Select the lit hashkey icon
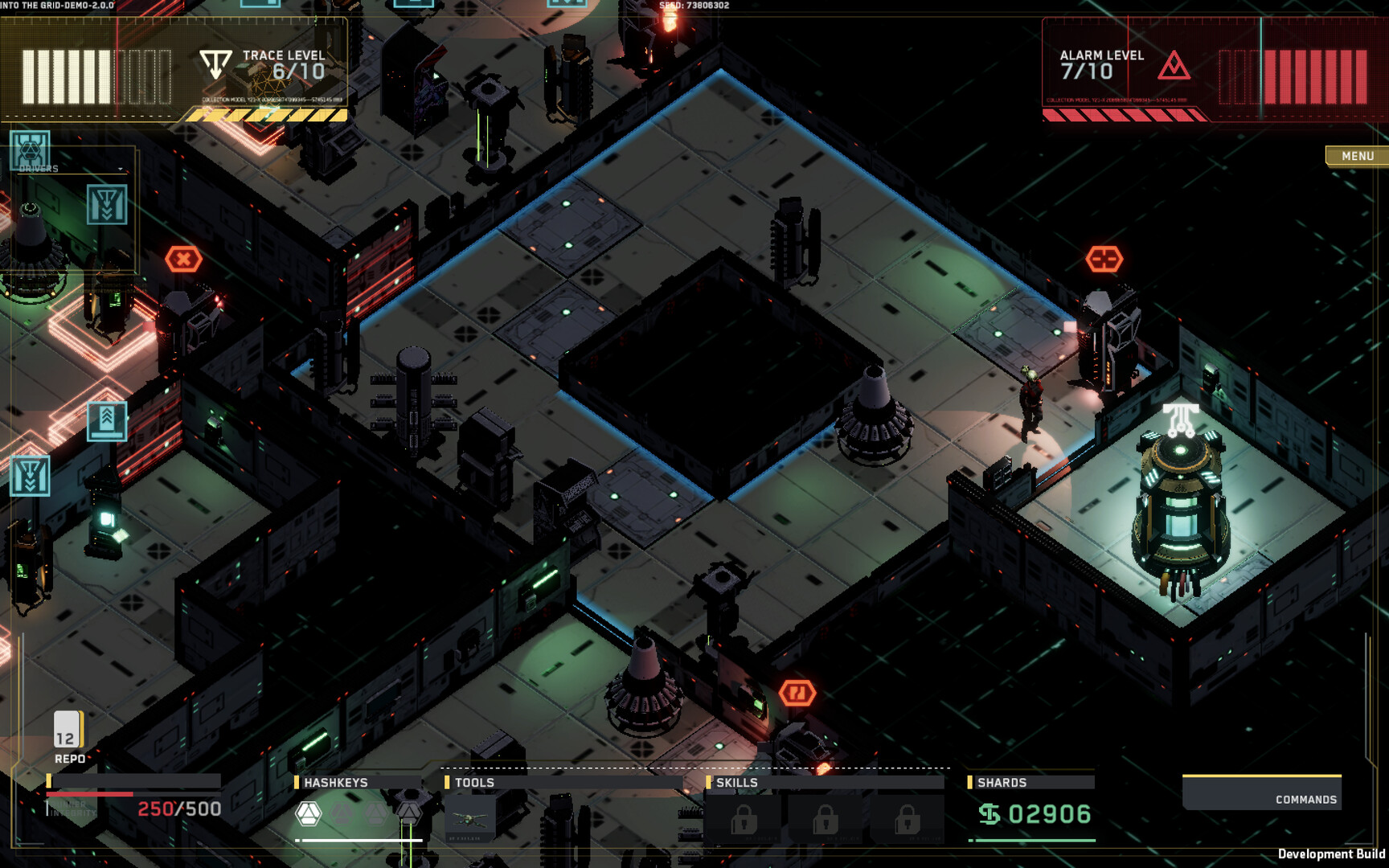Image resolution: width=1389 pixels, height=868 pixels. tap(308, 813)
